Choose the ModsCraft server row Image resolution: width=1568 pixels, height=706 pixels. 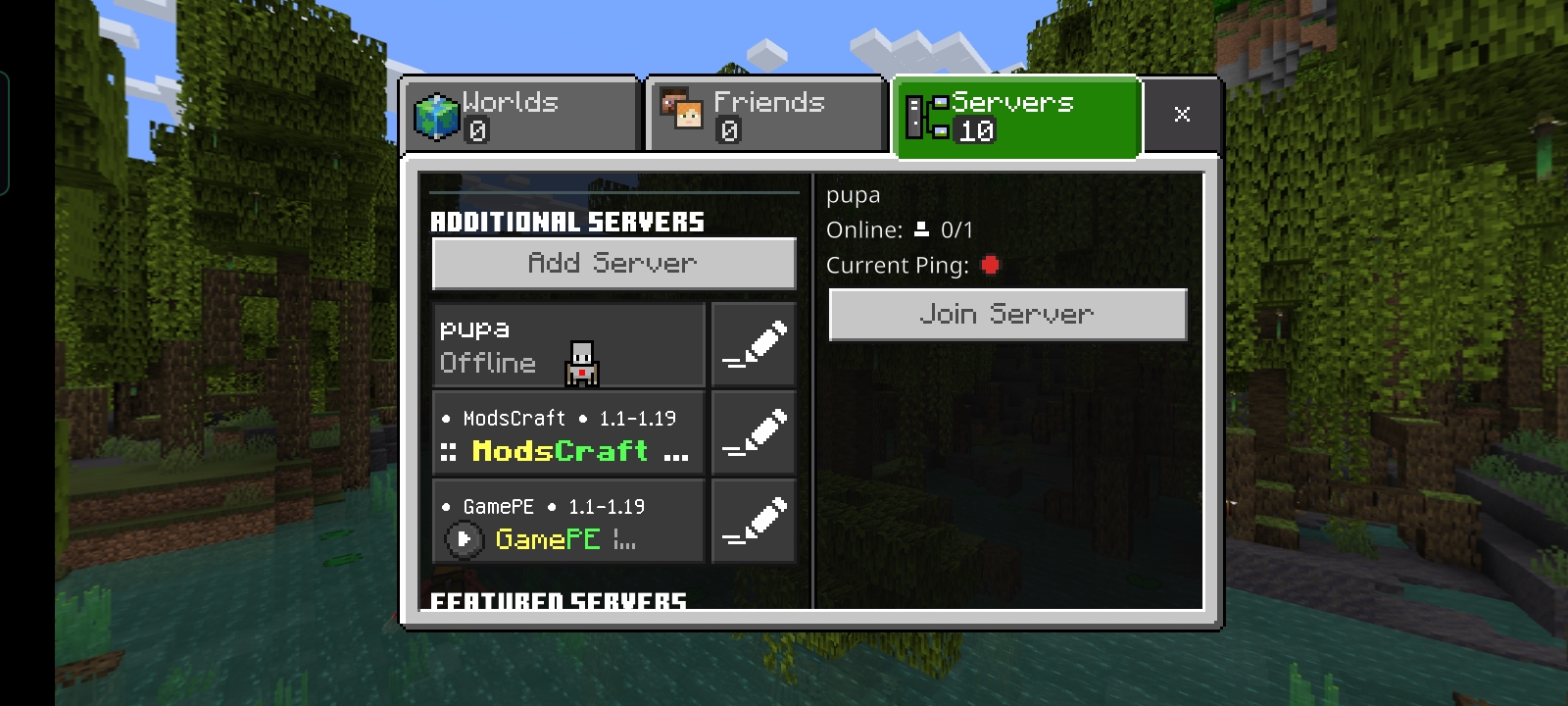(x=568, y=433)
